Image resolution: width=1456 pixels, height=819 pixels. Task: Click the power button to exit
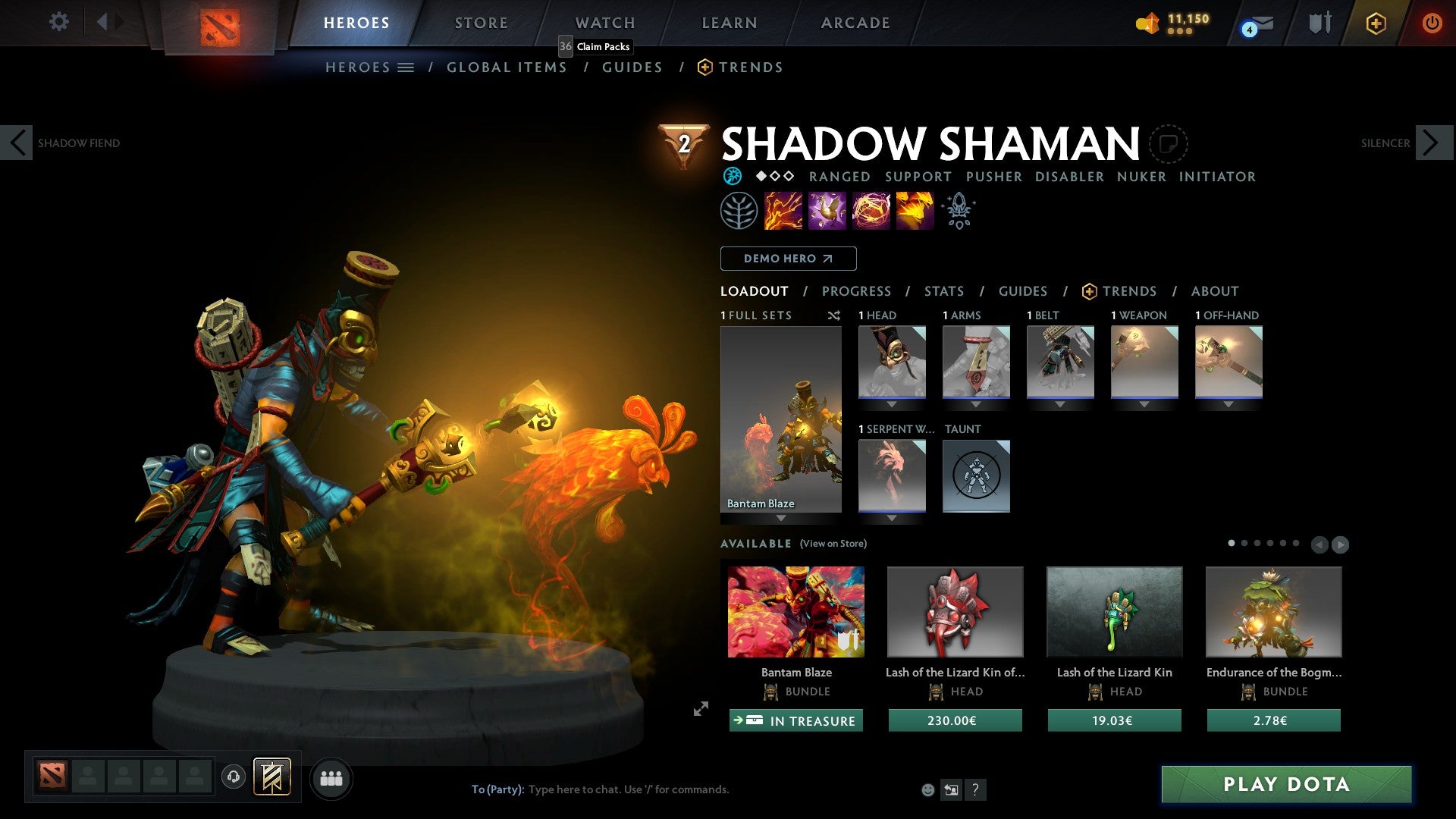[1432, 23]
